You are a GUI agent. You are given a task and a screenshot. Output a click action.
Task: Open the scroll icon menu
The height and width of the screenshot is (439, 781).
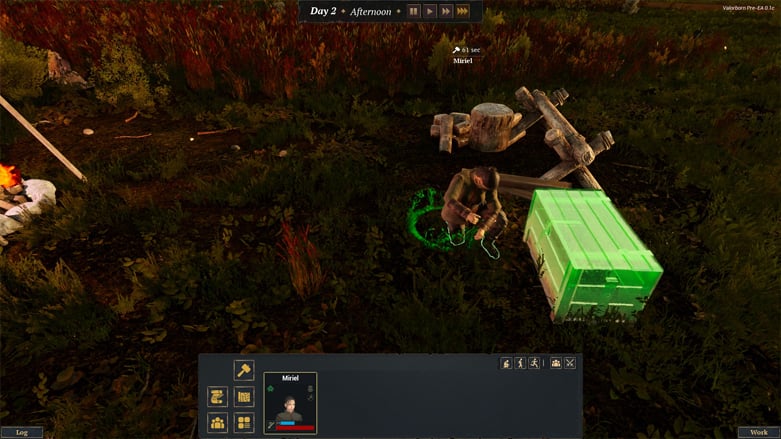(217, 397)
